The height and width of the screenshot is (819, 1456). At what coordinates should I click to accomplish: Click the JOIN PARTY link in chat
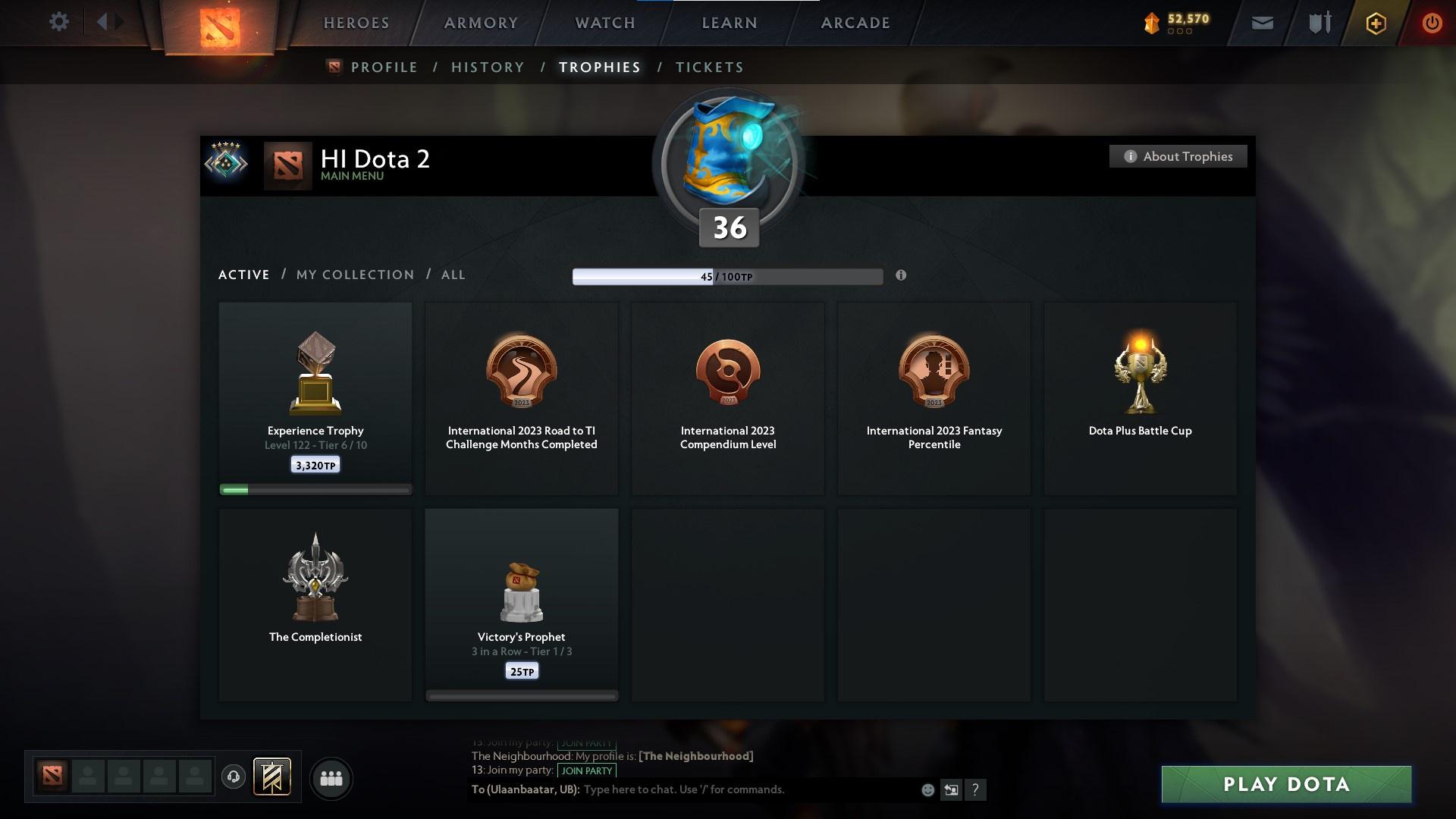pos(585,770)
